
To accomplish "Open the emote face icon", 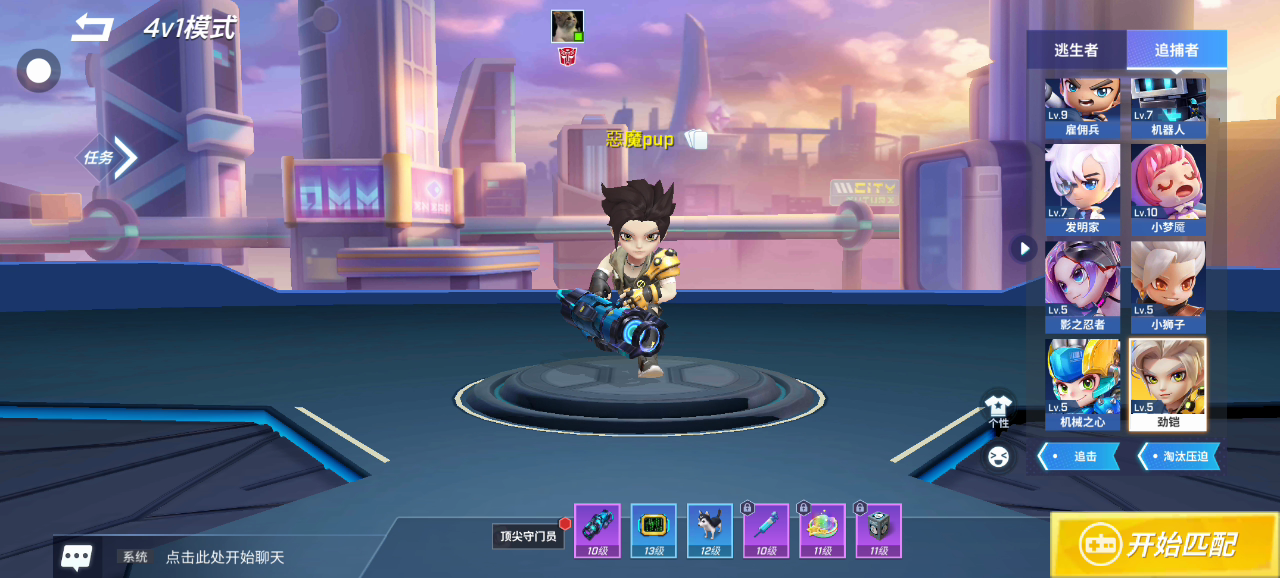I will click(x=998, y=458).
